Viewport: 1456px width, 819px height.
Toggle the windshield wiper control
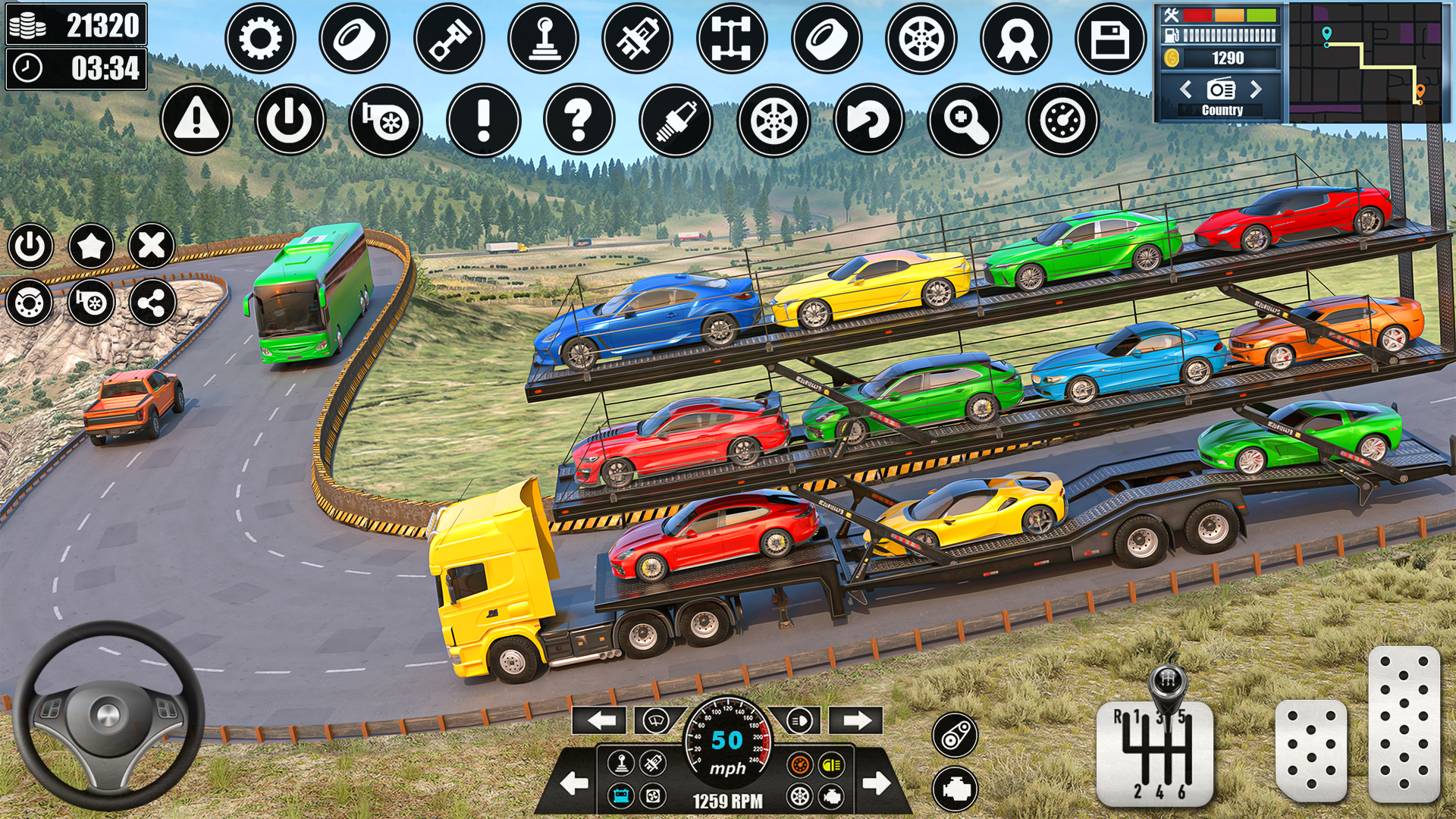[x=654, y=720]
